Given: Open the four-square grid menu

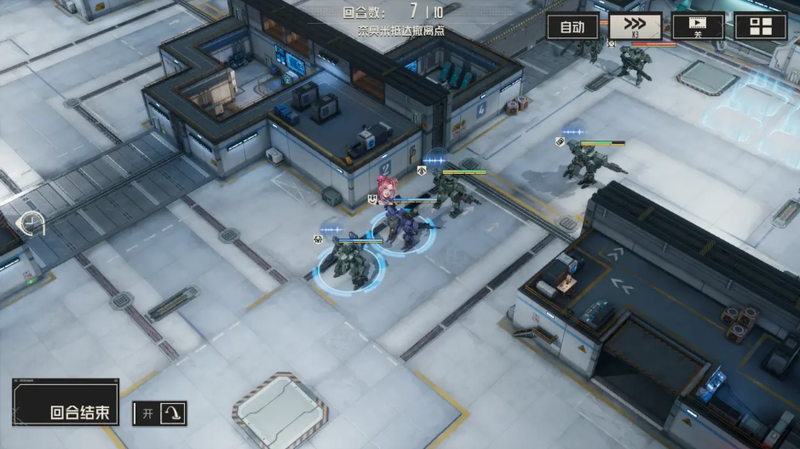Looking at the screenshot, I should tap(760, 27).
